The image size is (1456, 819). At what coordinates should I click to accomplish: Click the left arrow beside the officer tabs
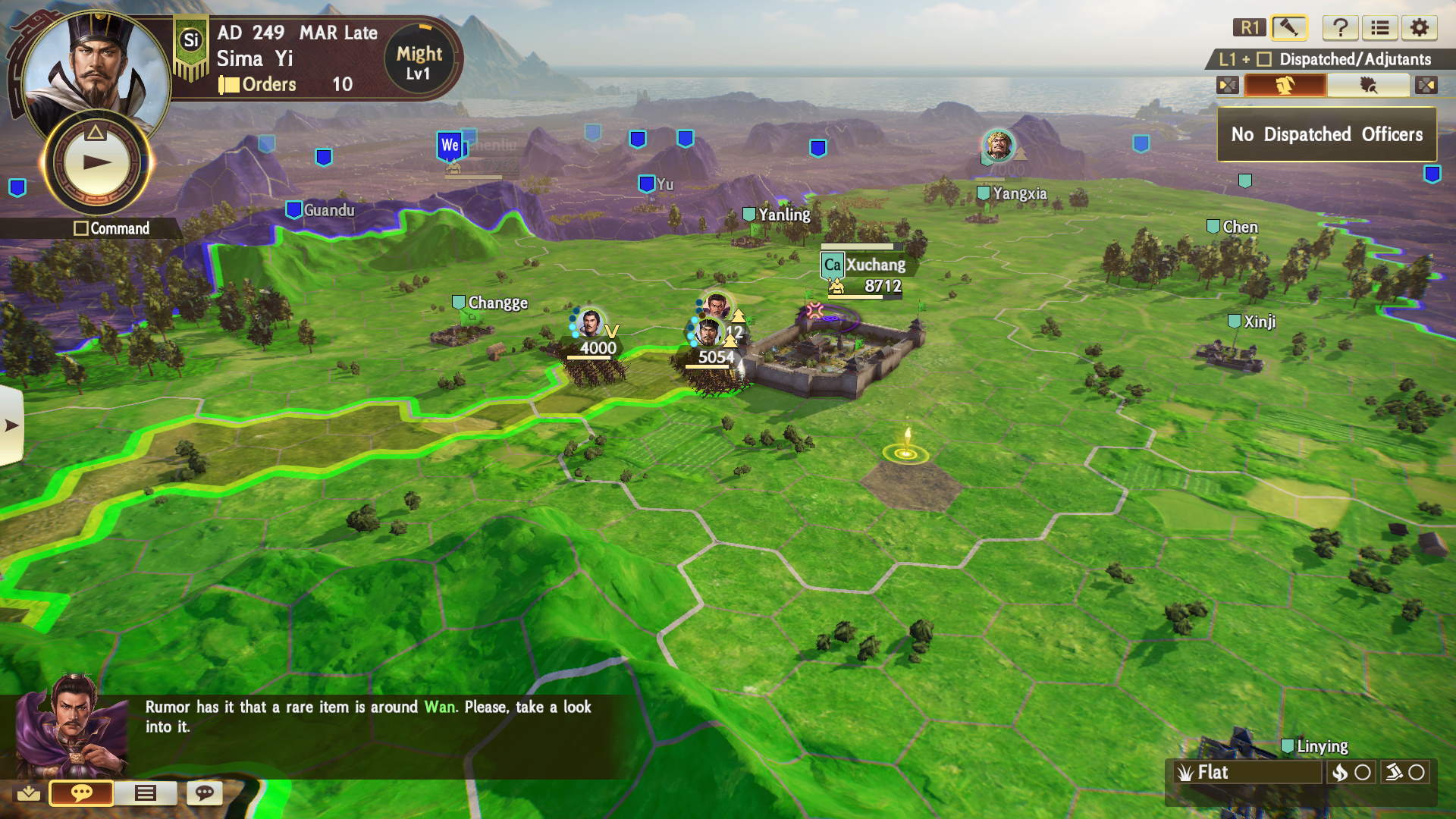(1228, 85)
